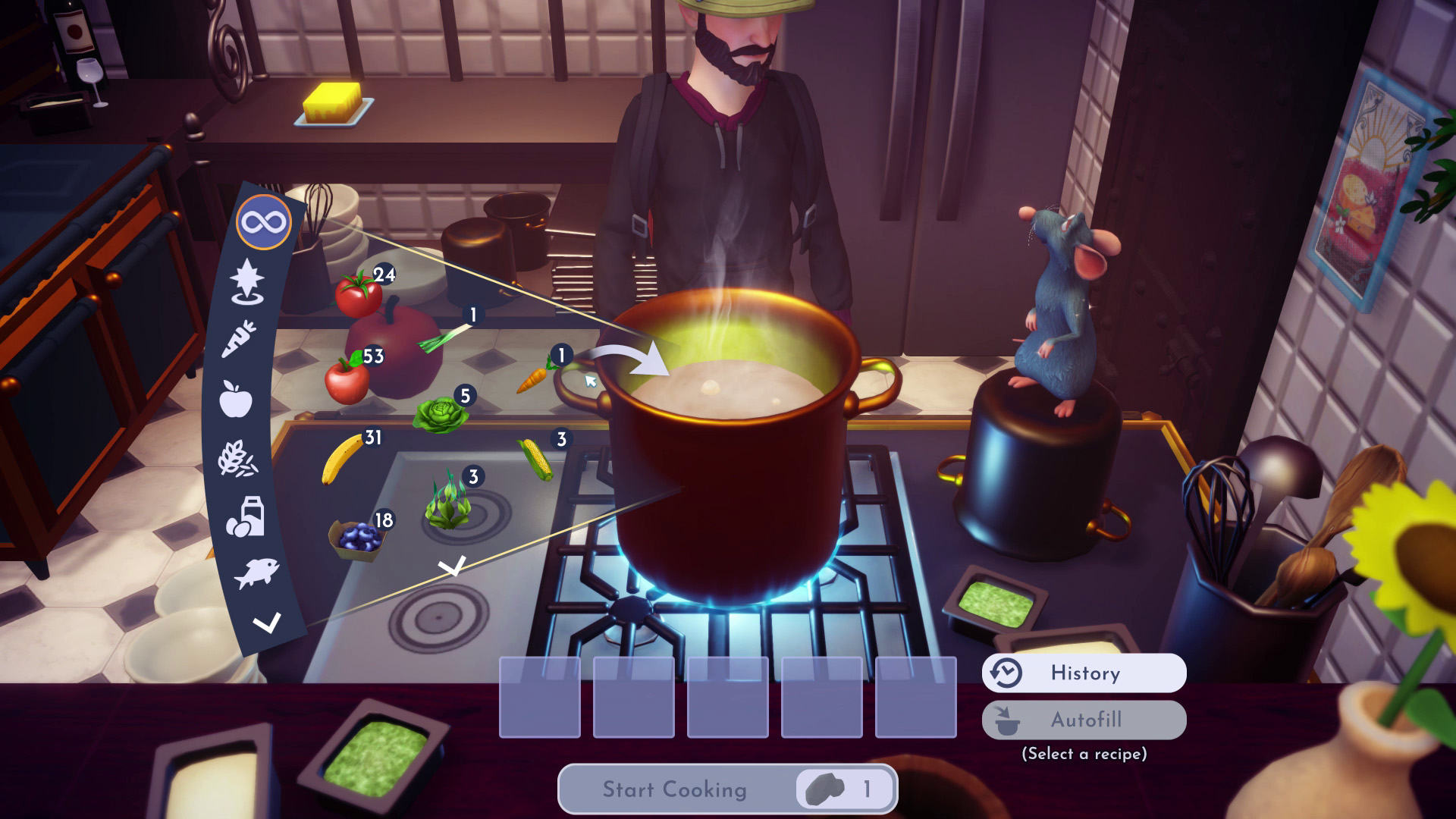Choose the lettuce ingredient
The height and width of the screenshot is (819, 1456).
[x=438, y=415]
